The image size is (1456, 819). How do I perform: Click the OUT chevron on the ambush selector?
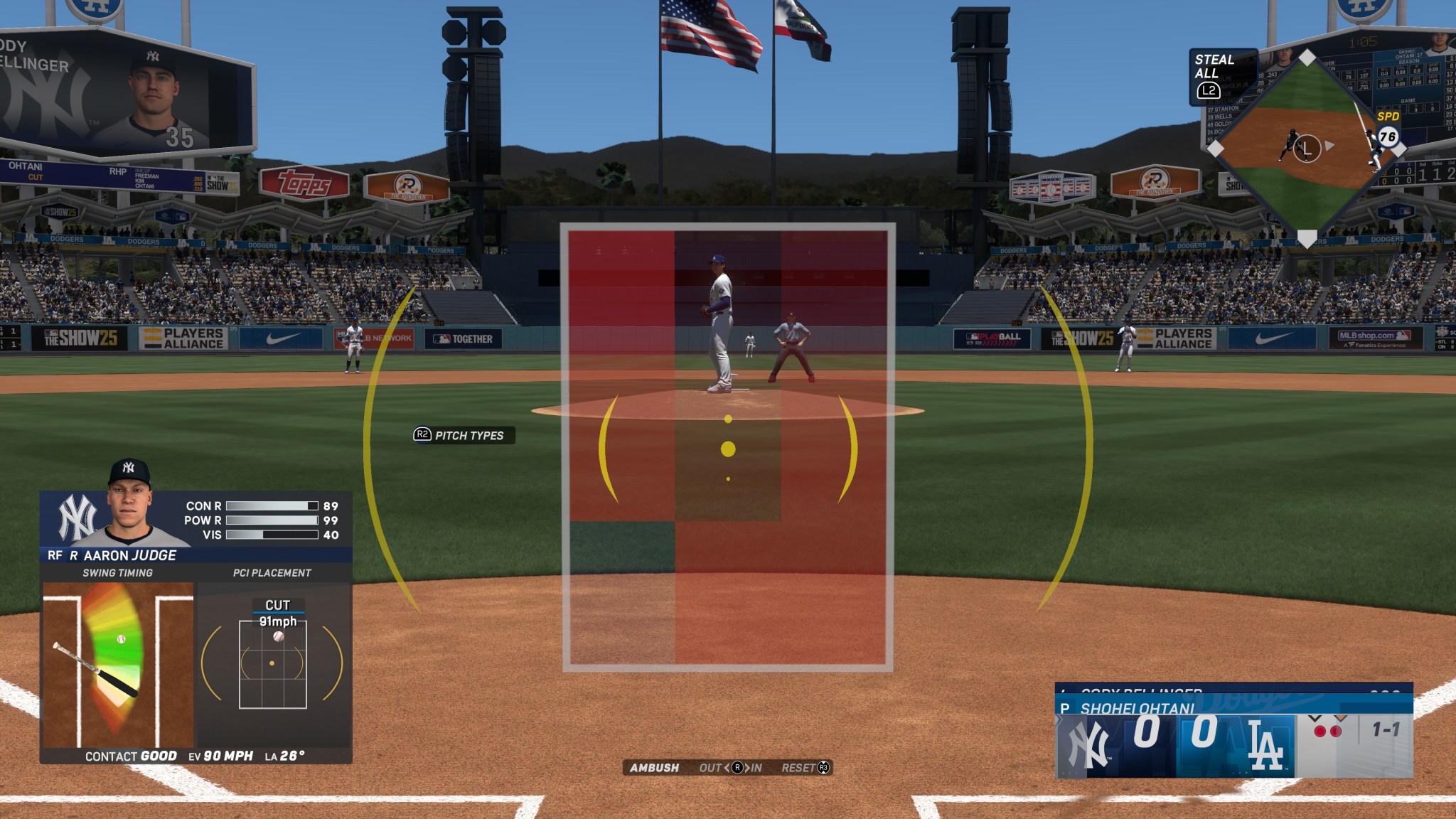727,768
